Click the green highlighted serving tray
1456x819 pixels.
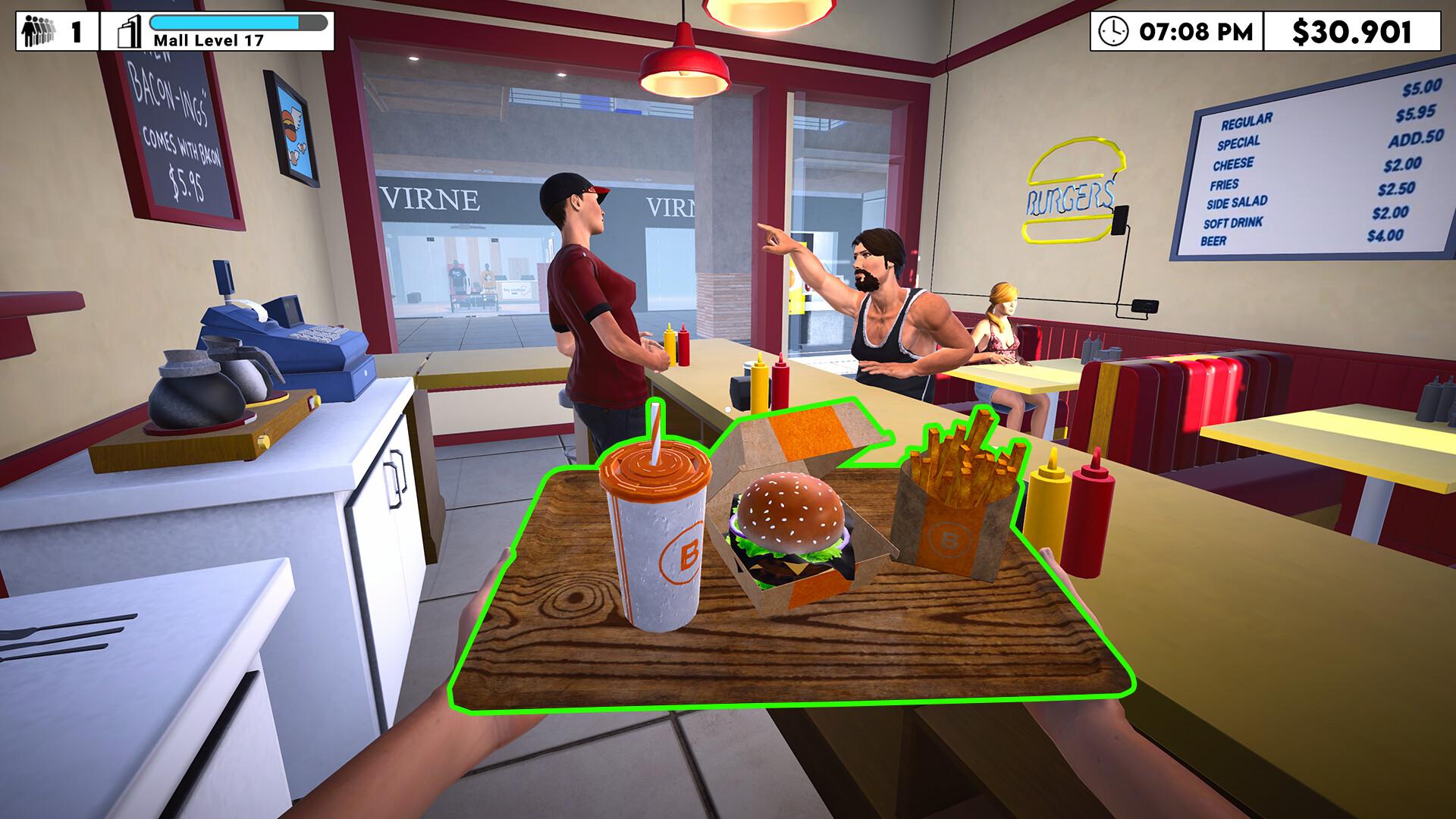coord(796,652)
